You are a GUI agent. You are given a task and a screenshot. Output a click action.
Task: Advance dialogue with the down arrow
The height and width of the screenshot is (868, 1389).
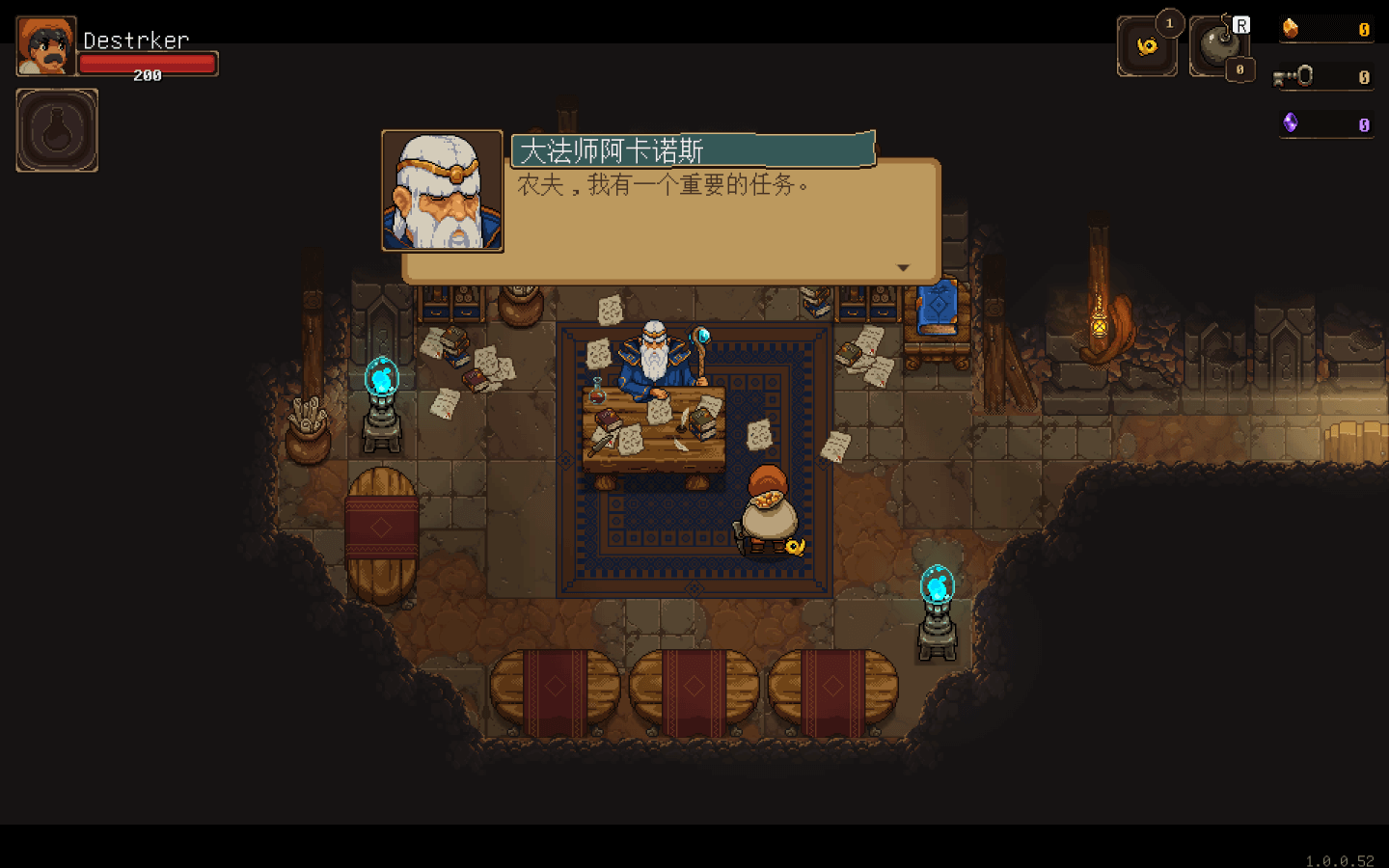(x=903, y=268)
